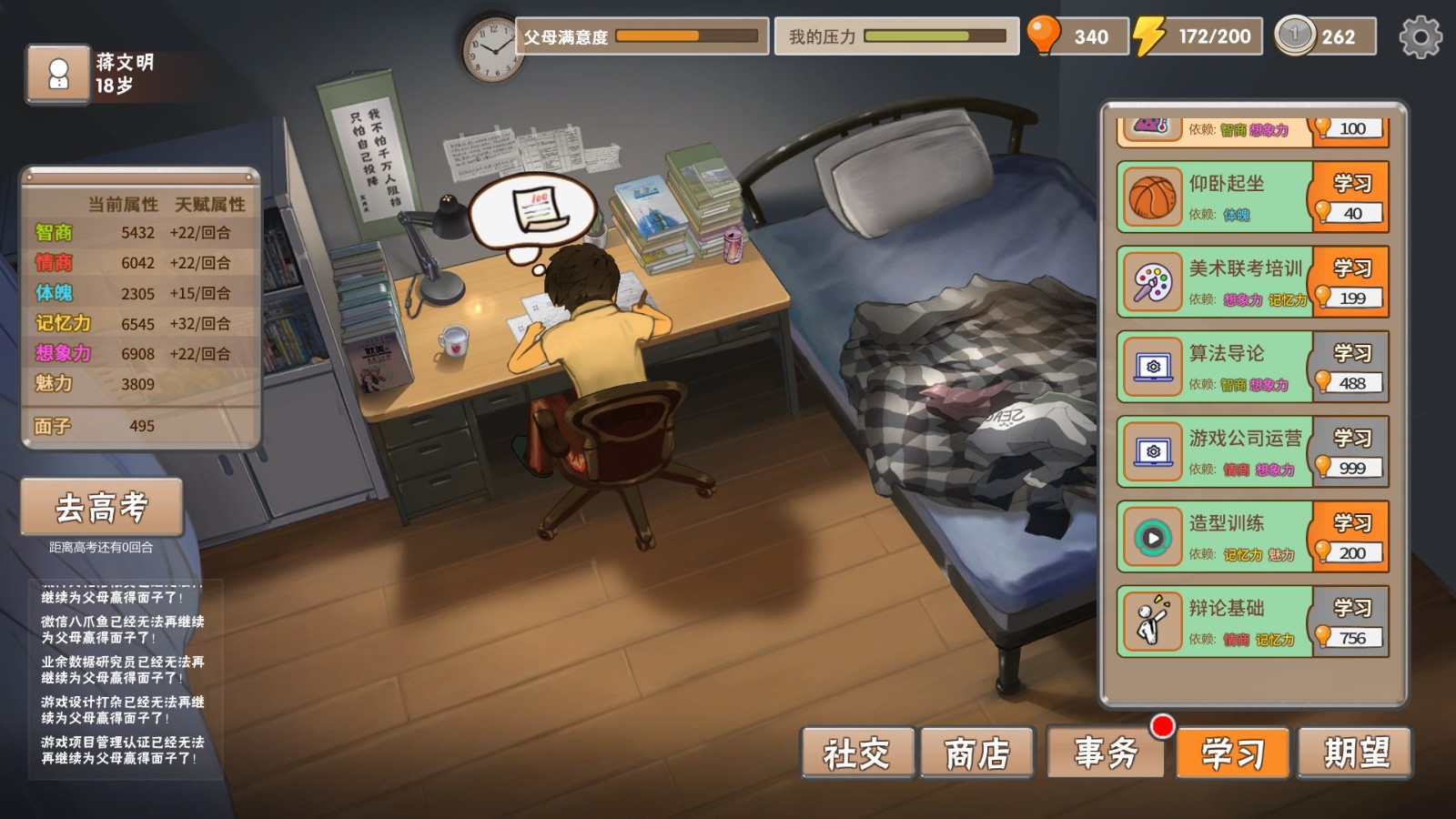The width and height of the screenshot is (1456, 819).
Task: Click the 去高考 button
Action: point(102,508)
